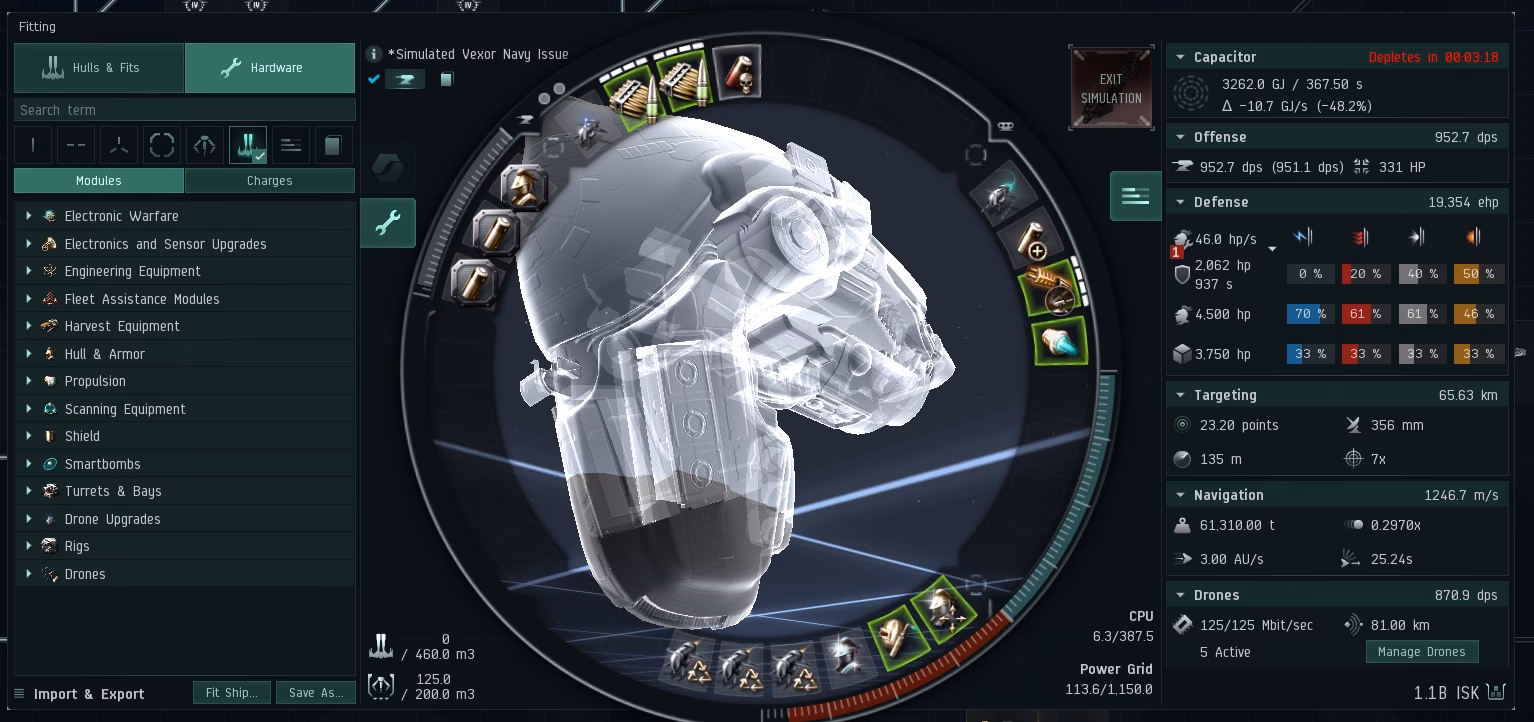Click the octagon-shaped hull size filter icon
1534x722 pixels.
162,145
